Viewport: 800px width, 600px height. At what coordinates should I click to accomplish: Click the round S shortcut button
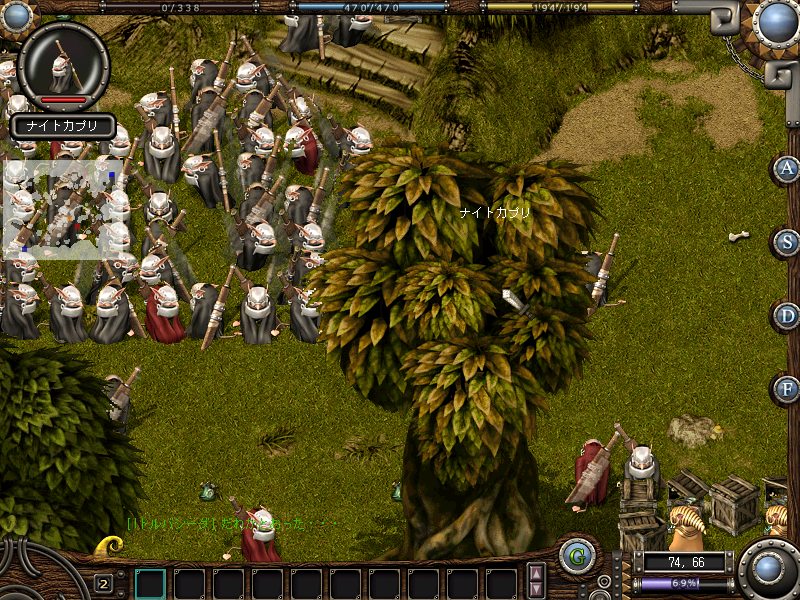[x=787, y=242]
